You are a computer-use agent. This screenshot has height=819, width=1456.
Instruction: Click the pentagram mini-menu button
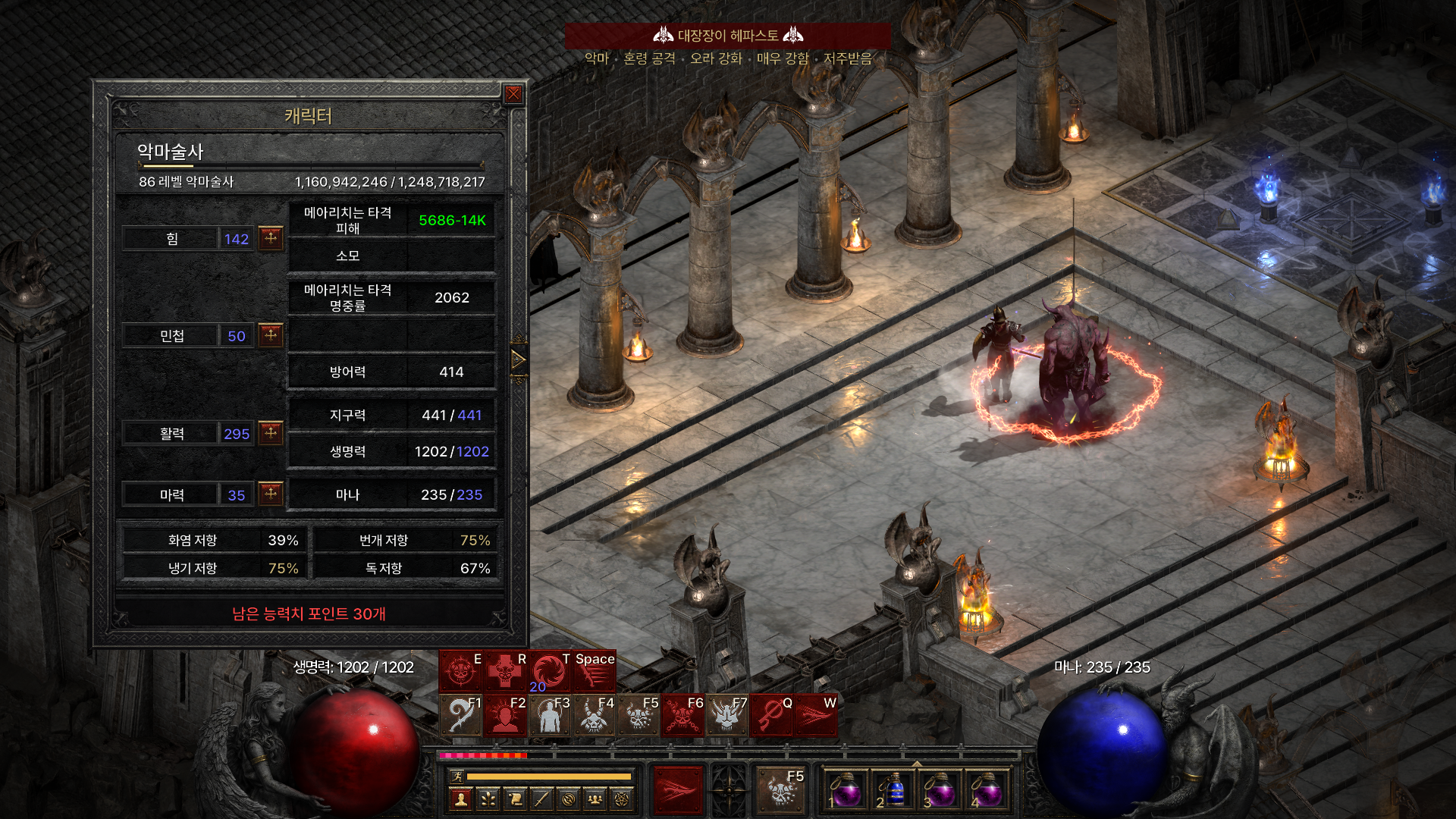[x=623, y=799]
